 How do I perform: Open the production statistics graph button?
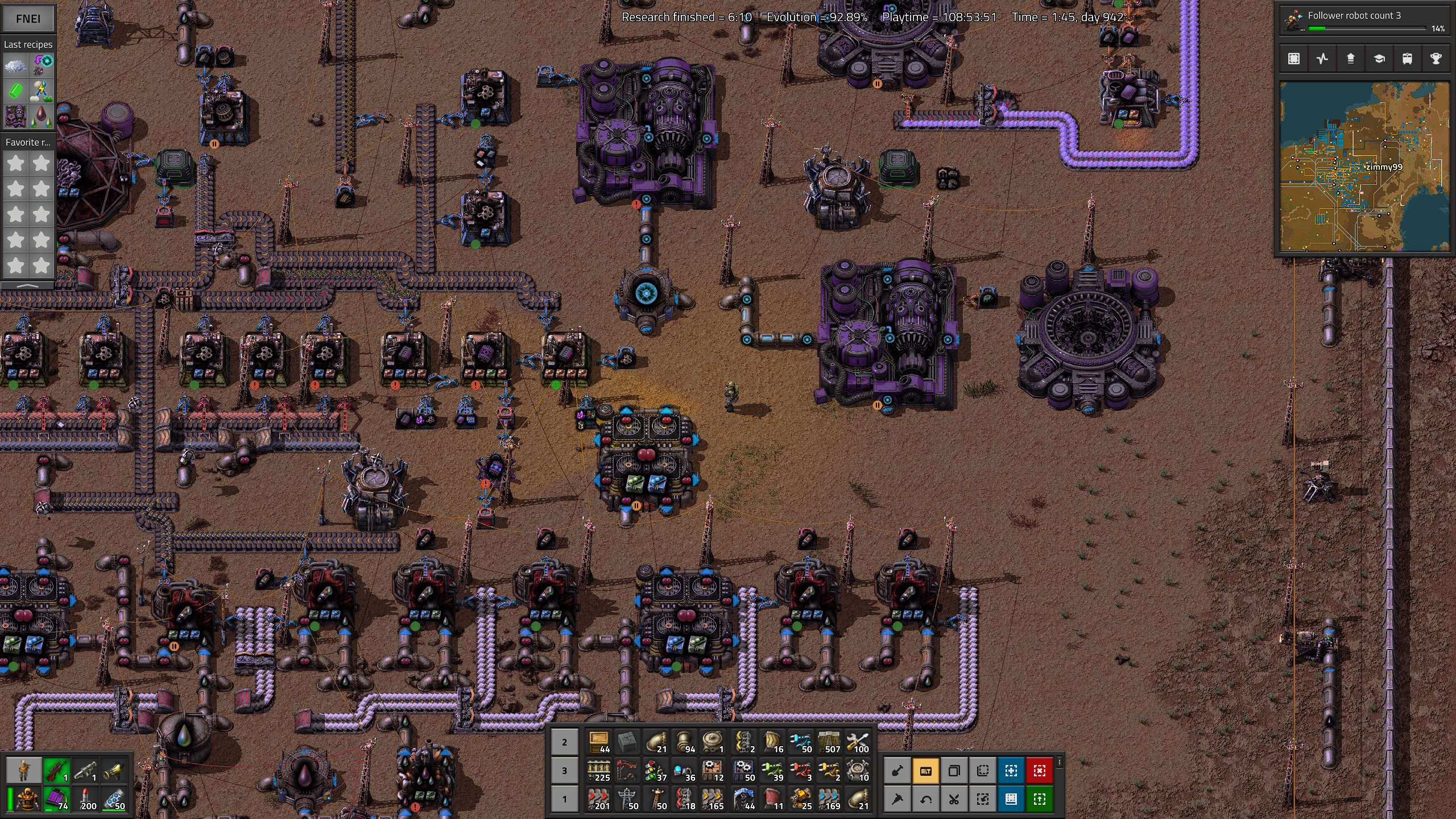coord(1322,59)
